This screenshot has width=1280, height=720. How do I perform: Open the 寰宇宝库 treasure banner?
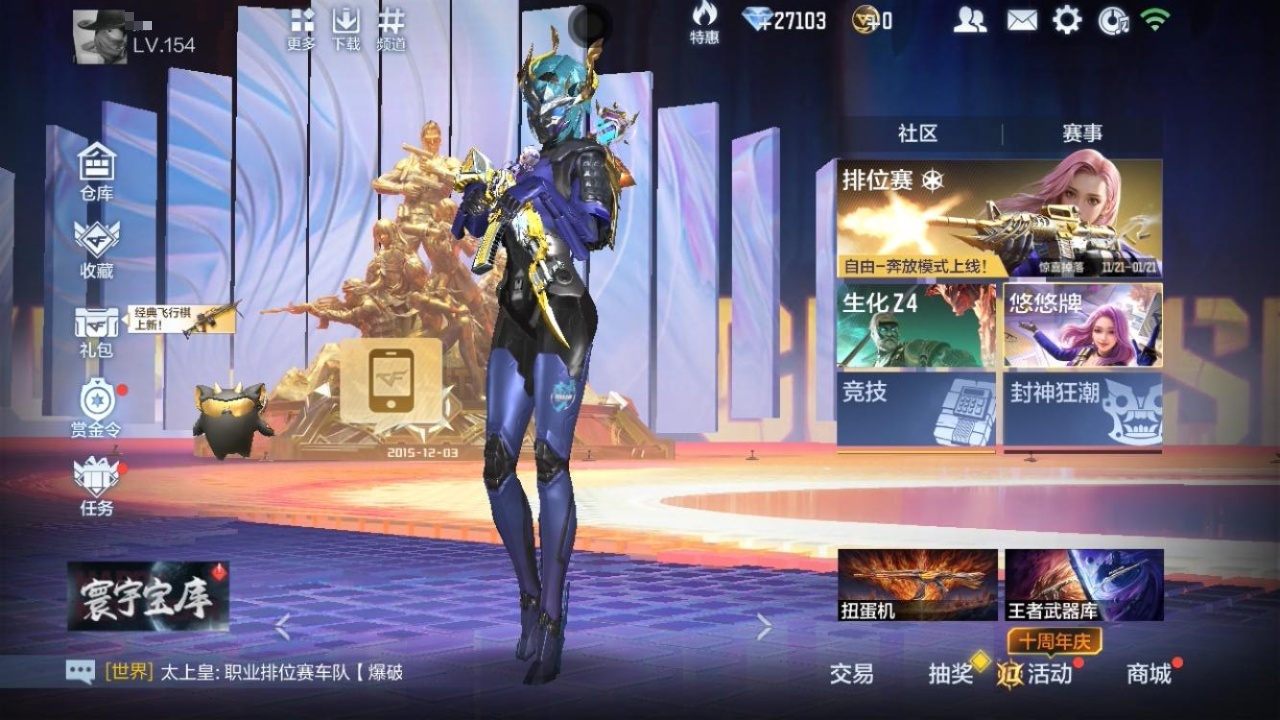tap(148, 596)
